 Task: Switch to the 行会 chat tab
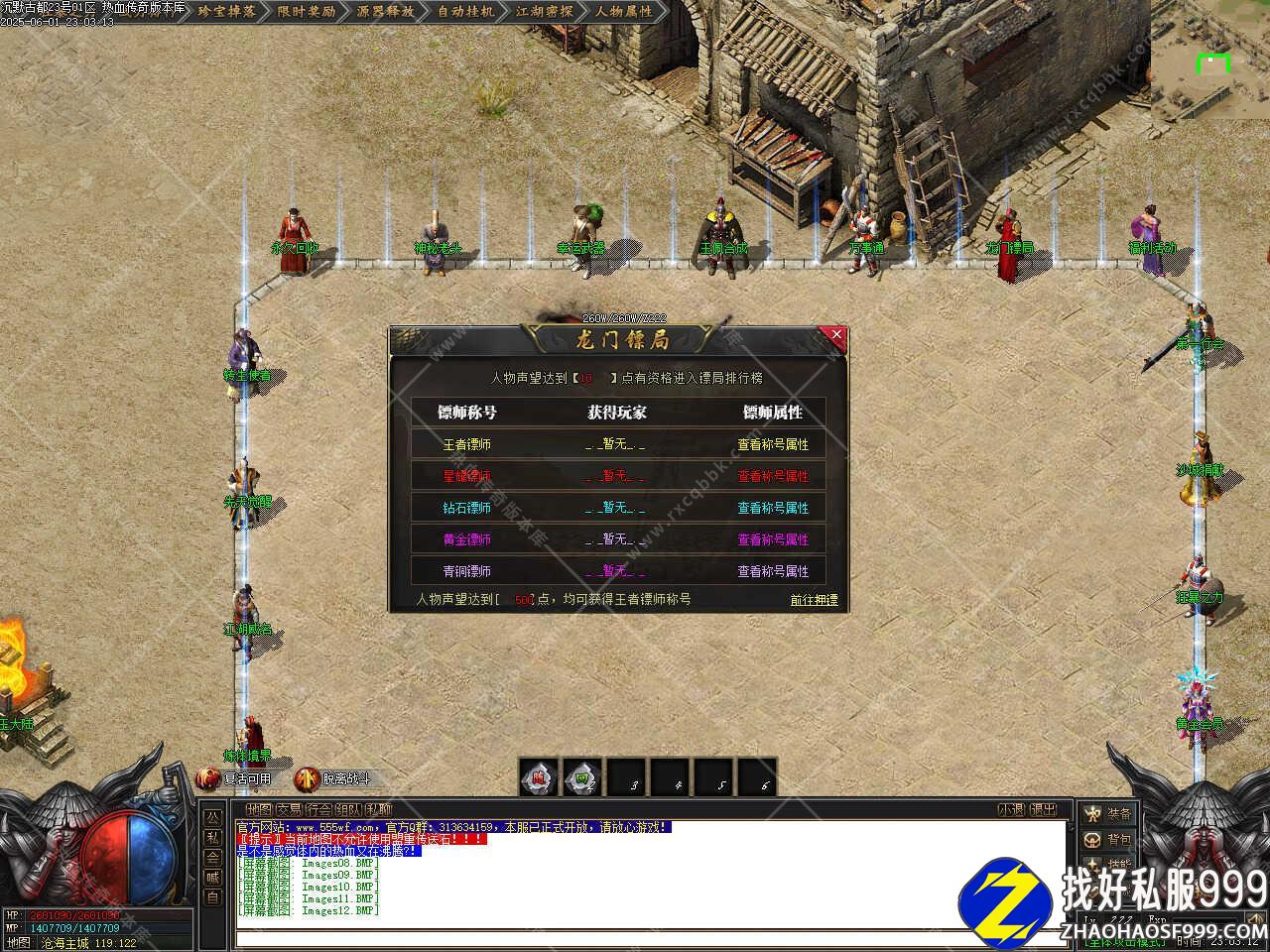(319, 810)
